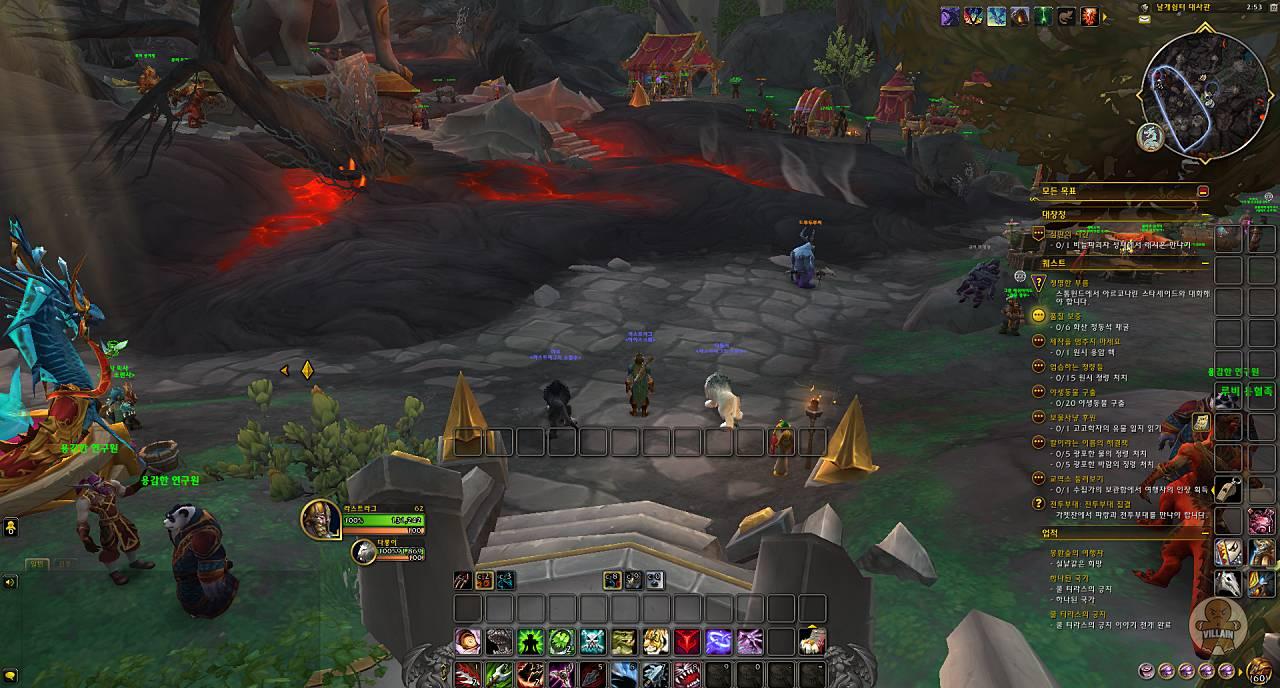This screenshot has width=1280, height=688.
Task: Use the eagle ability with yellow arrow
Action: (813, 640)
